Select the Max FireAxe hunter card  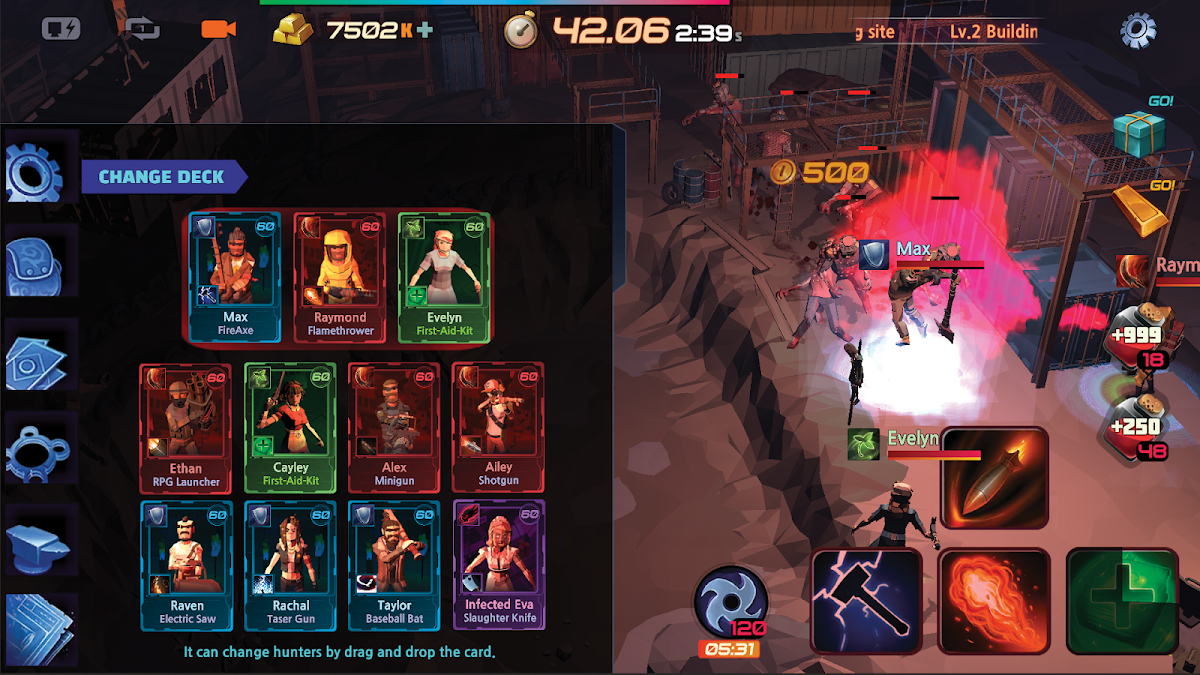tap(235, 276)
